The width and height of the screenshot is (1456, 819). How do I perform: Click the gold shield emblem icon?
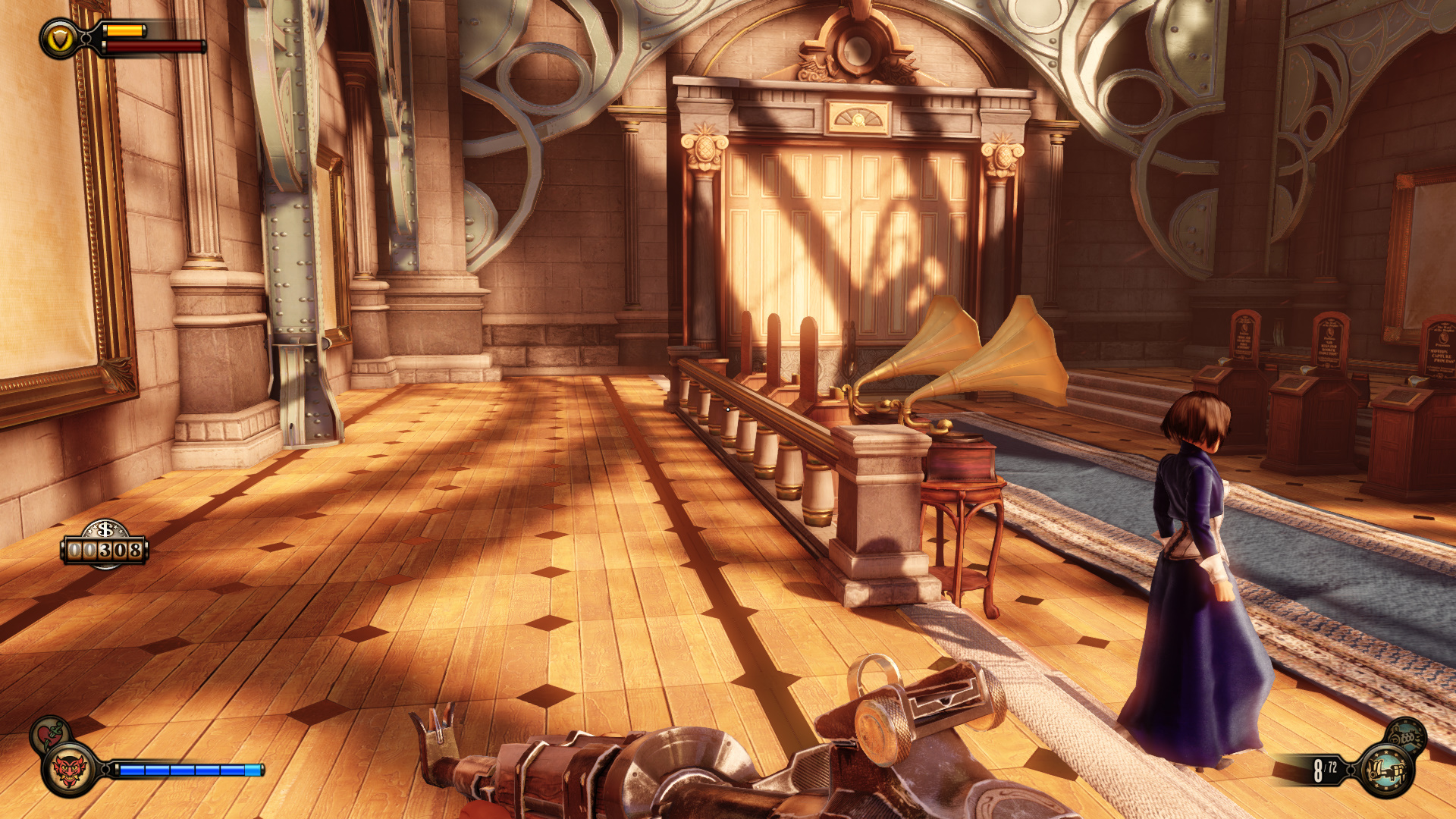coord(59,39)
